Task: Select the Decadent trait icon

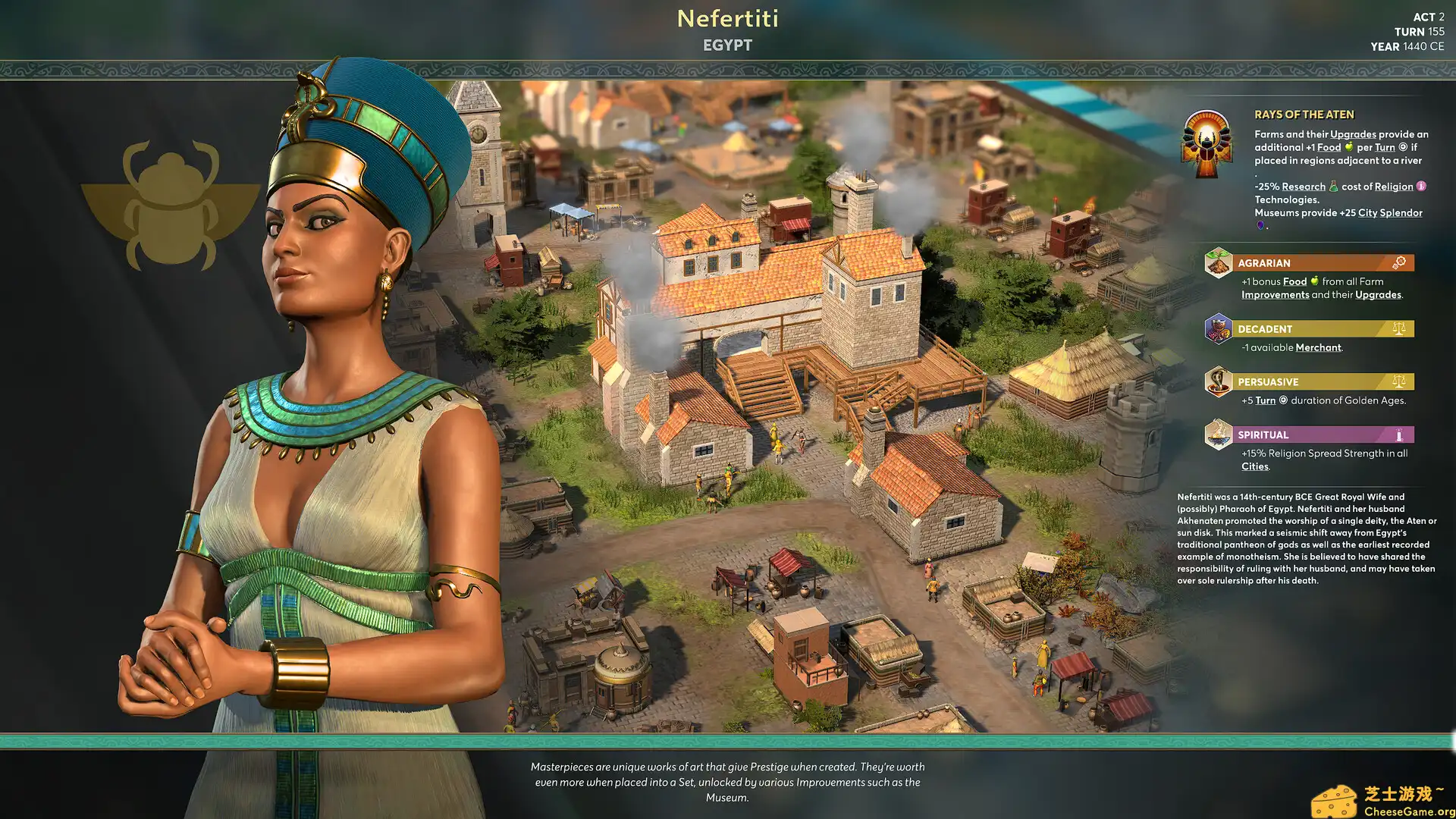Action: click(x=1217, y=330)
